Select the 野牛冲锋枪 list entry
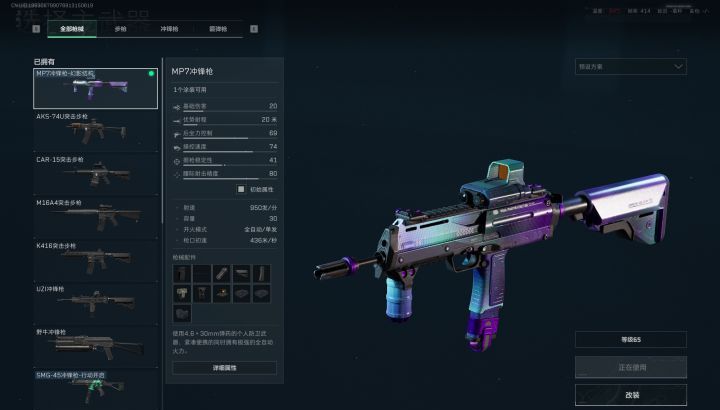The image size is (720, 410). pyautogui.click(x=95, y=345)
